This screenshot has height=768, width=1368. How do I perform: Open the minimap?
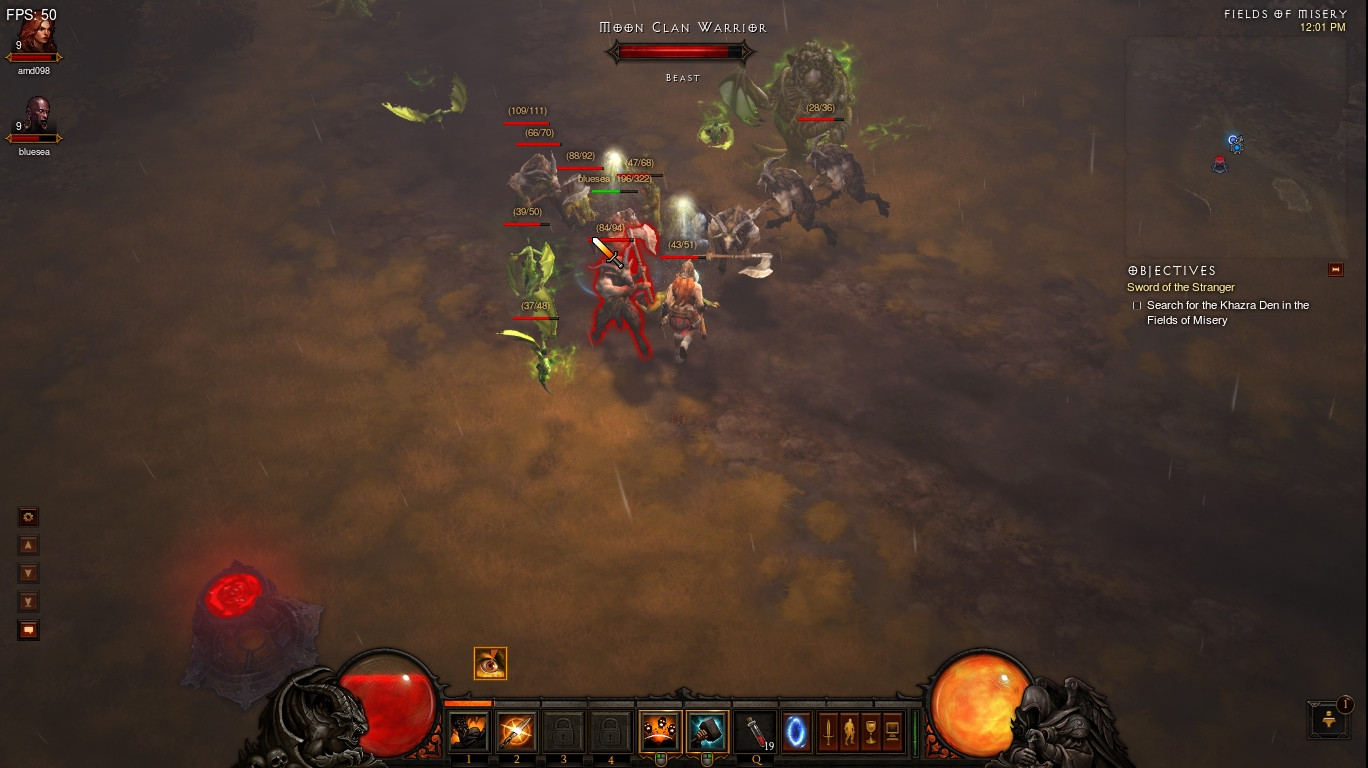1236,148
